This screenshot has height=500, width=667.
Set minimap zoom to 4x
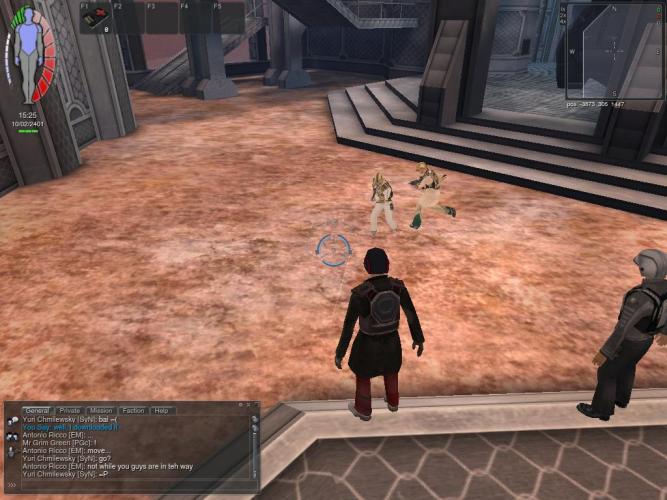click(564, 22)
